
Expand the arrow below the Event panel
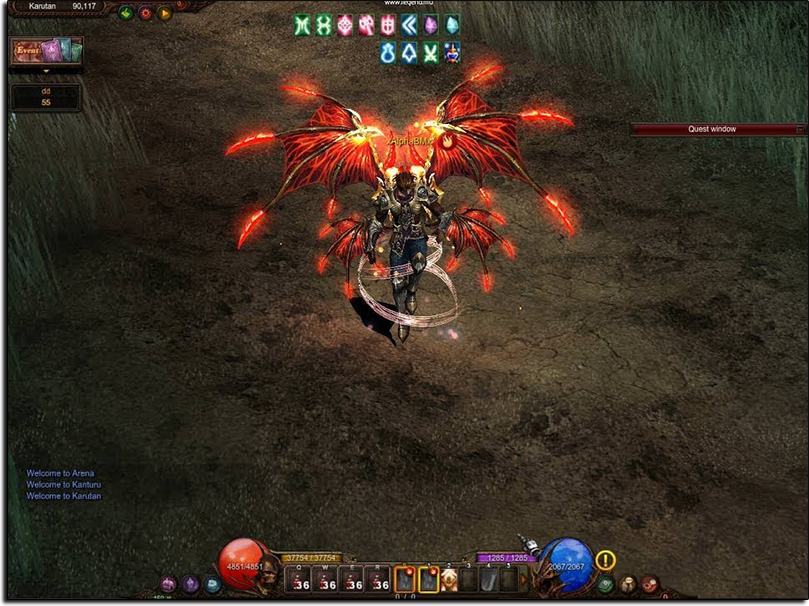tap(46, 71)
